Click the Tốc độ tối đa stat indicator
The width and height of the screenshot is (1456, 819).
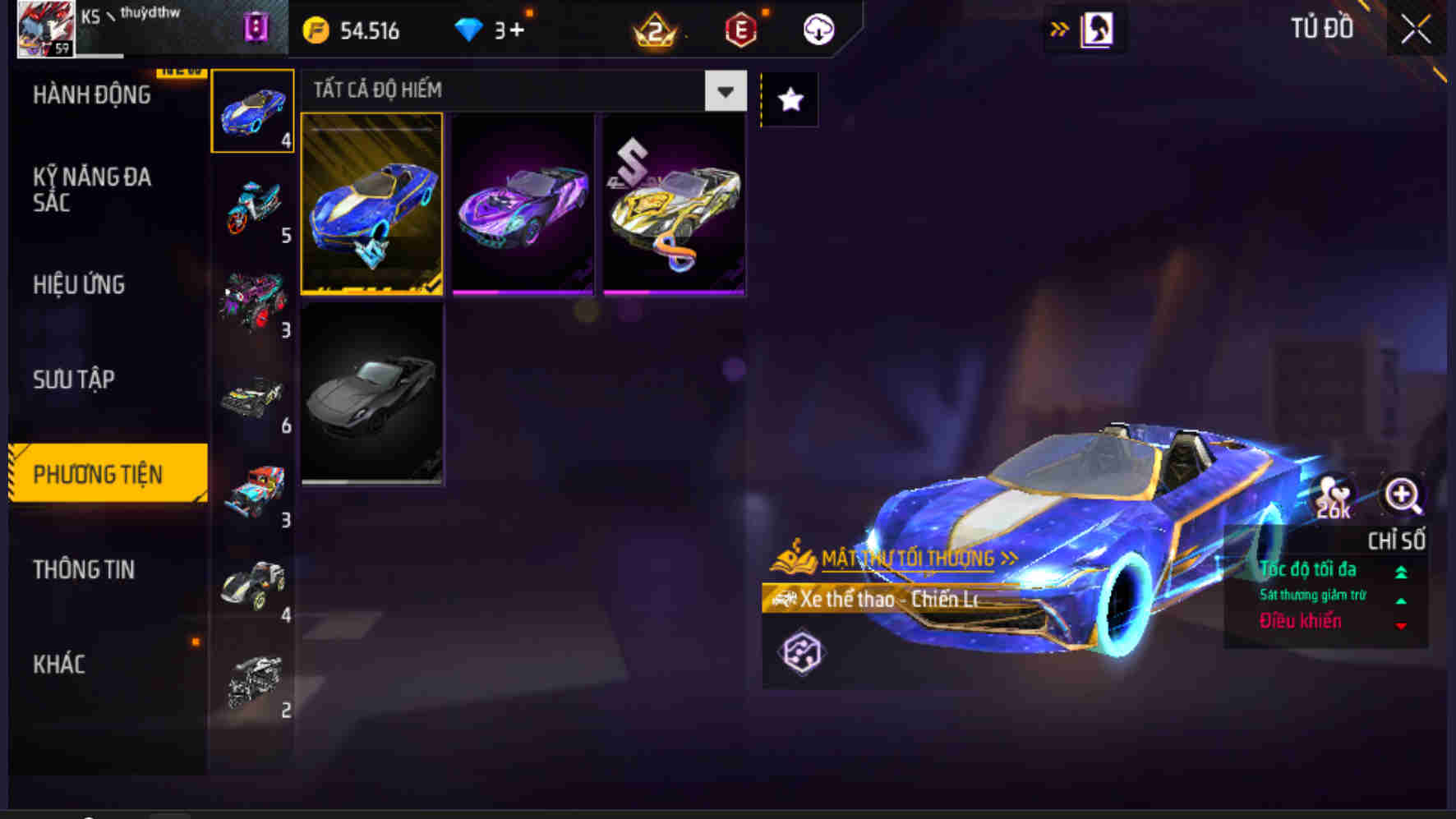[x=1312, y=569]
